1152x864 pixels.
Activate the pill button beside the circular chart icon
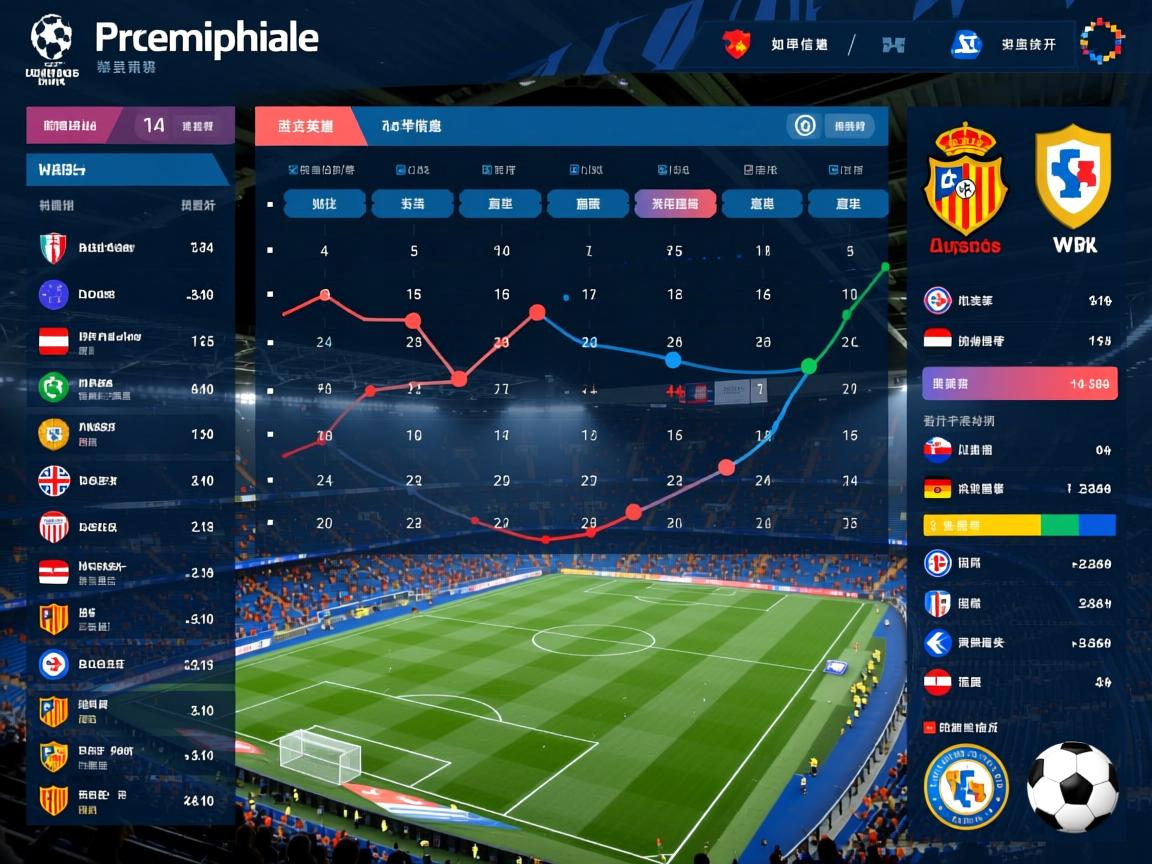coord(849,126)
